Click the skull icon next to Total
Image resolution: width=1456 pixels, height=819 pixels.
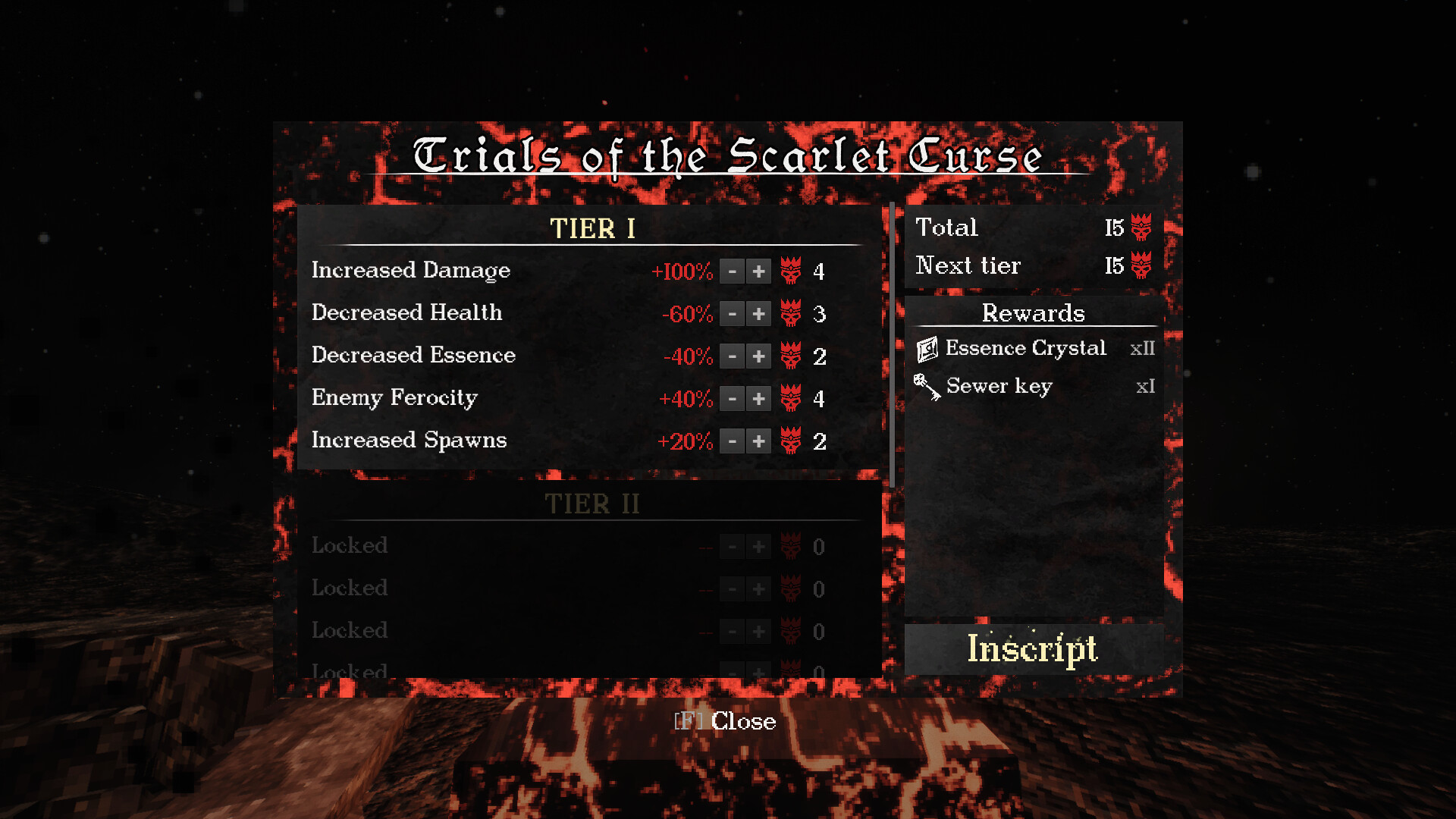click(x=1141, y=227)
